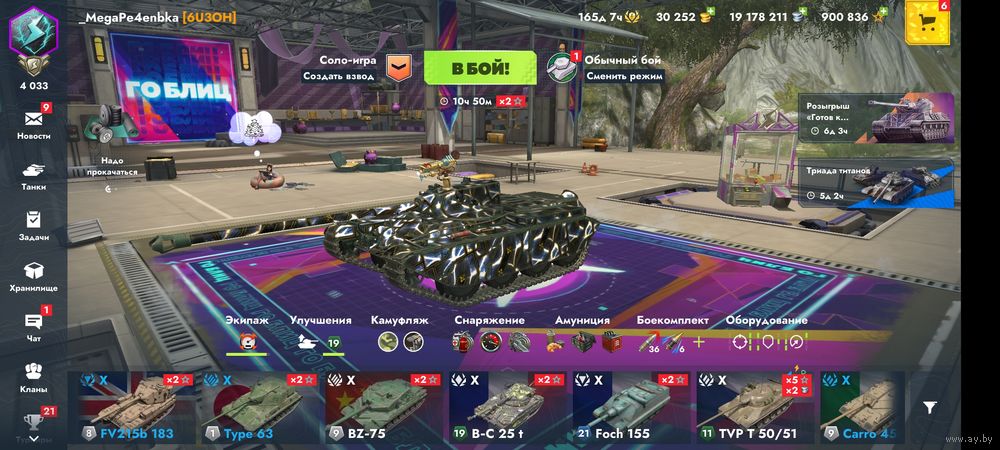
Task: Open the Задачи menu
Action: (33, 224)
